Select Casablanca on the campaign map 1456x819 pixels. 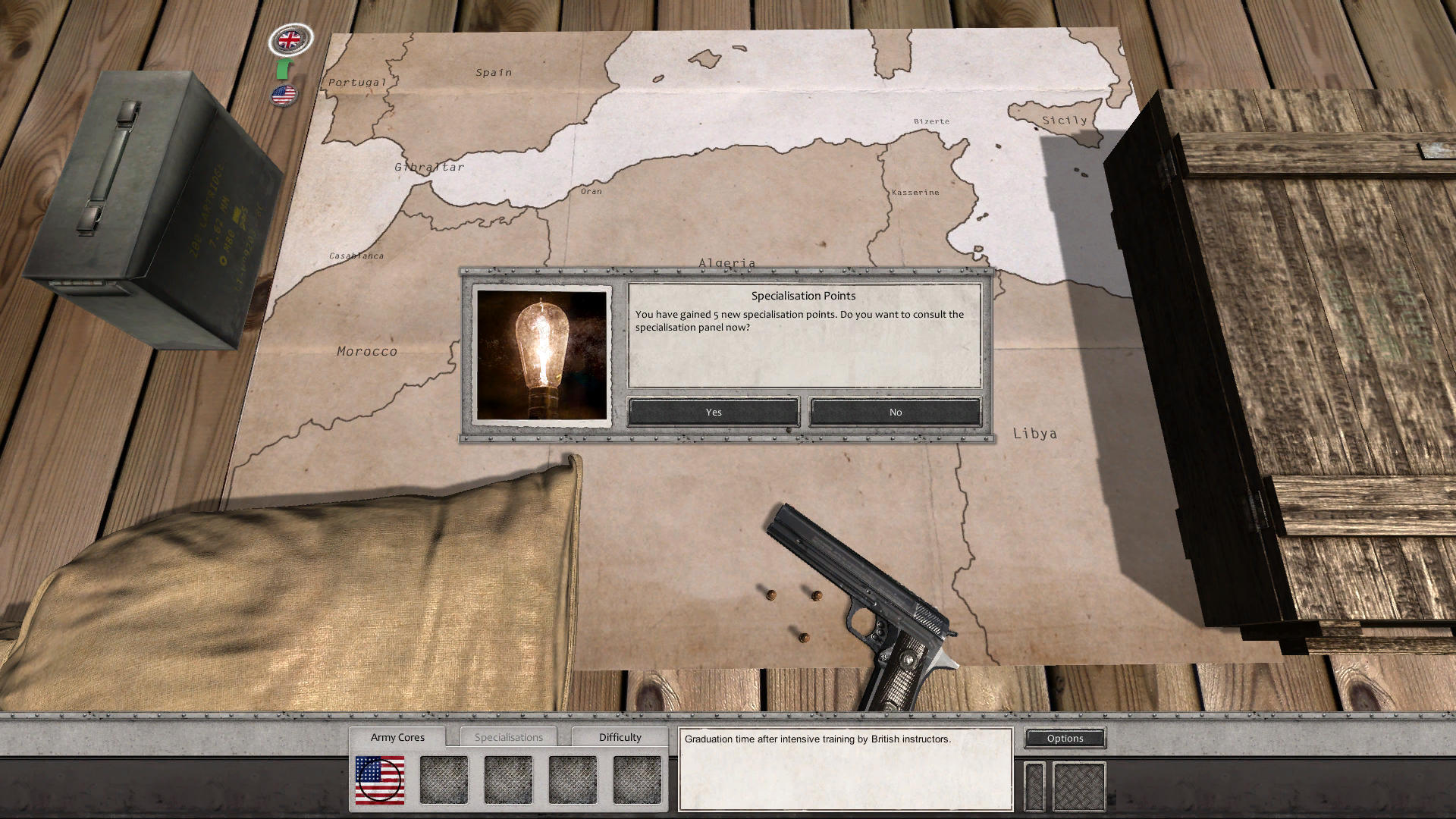tap(355, 256)
